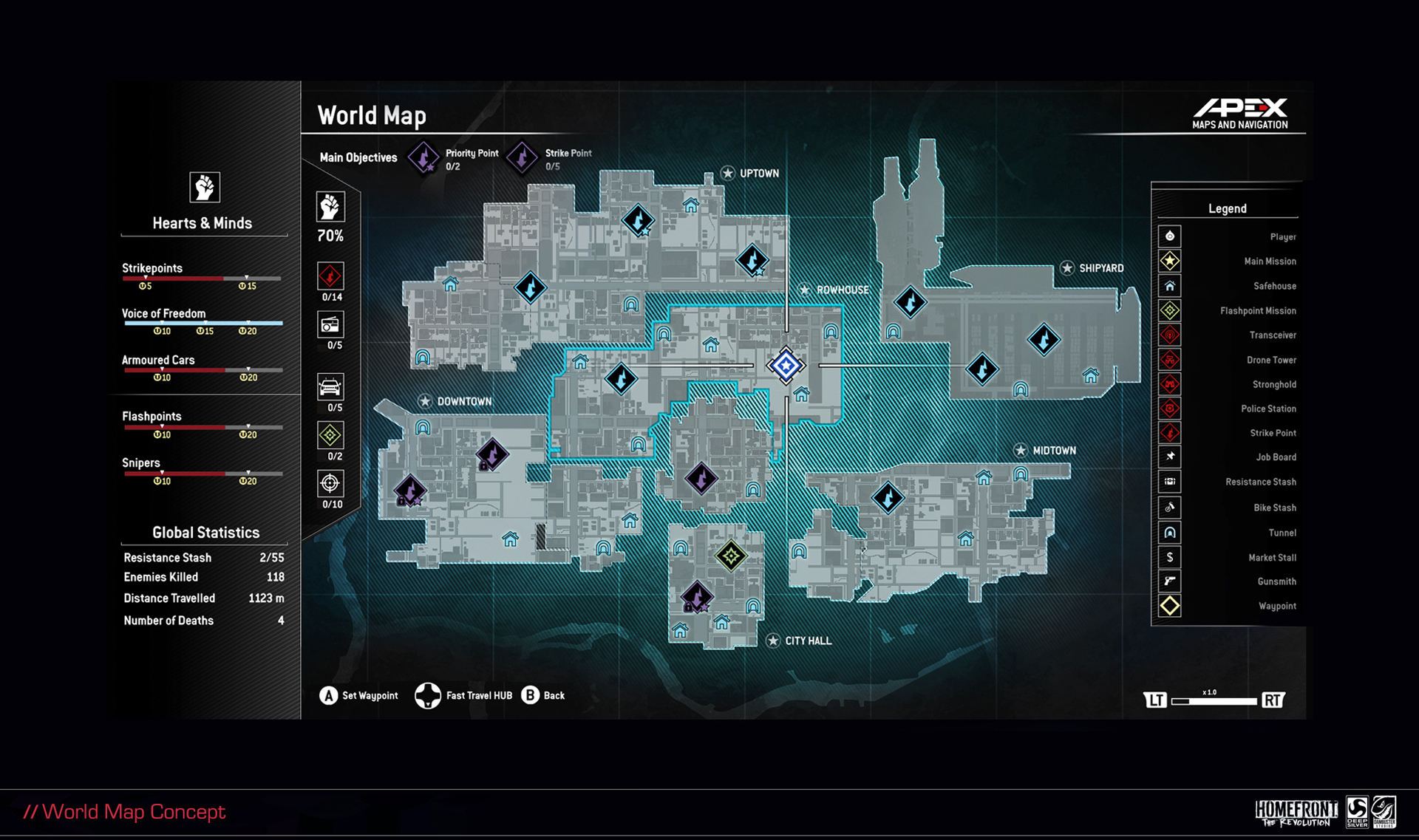Choose the Main Mission legend entry
The width and height of the screenshot is (1419, 840).
[x=1227, y=262]
